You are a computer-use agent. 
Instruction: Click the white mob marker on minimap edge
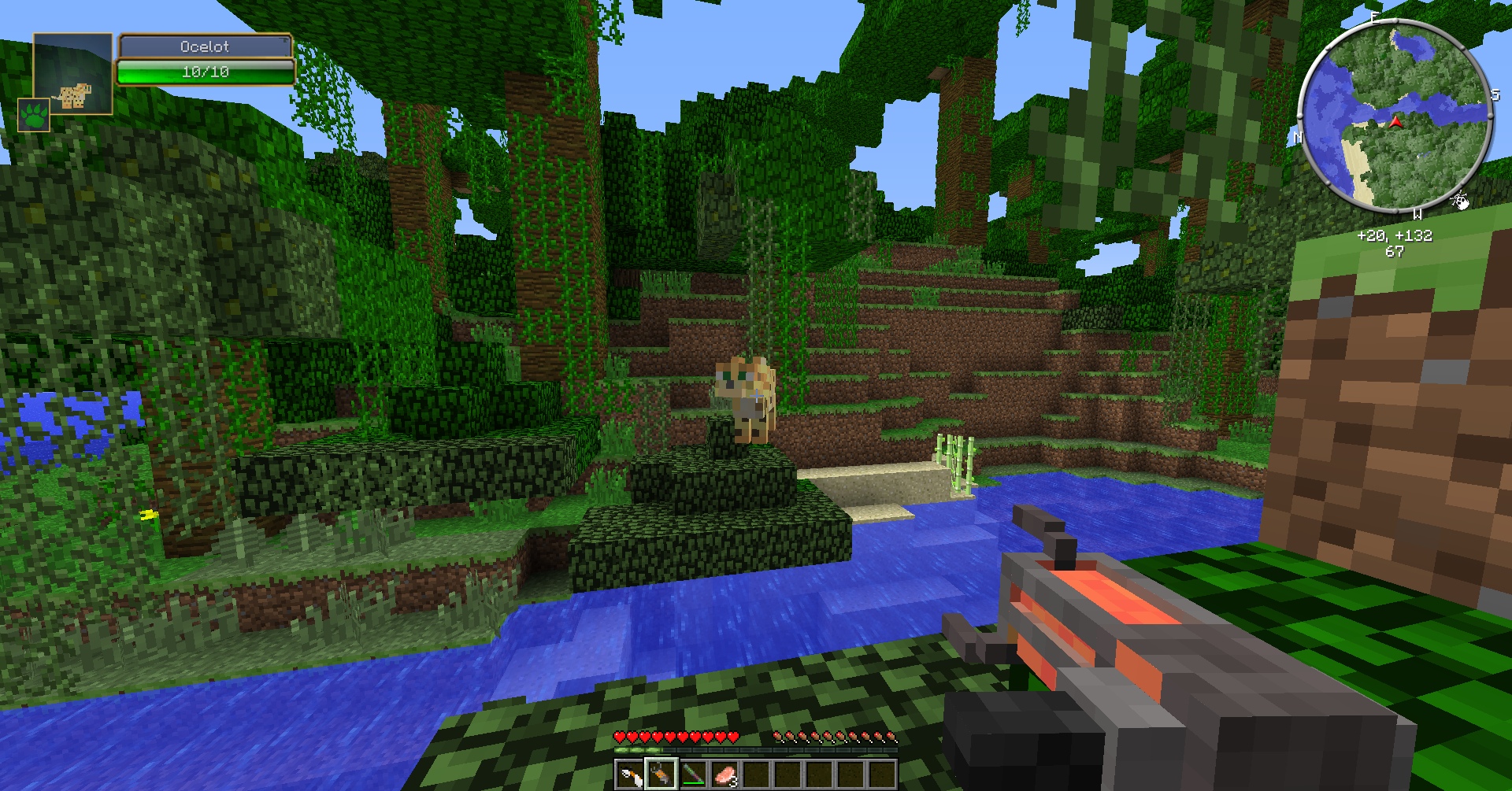[1460, 201]
